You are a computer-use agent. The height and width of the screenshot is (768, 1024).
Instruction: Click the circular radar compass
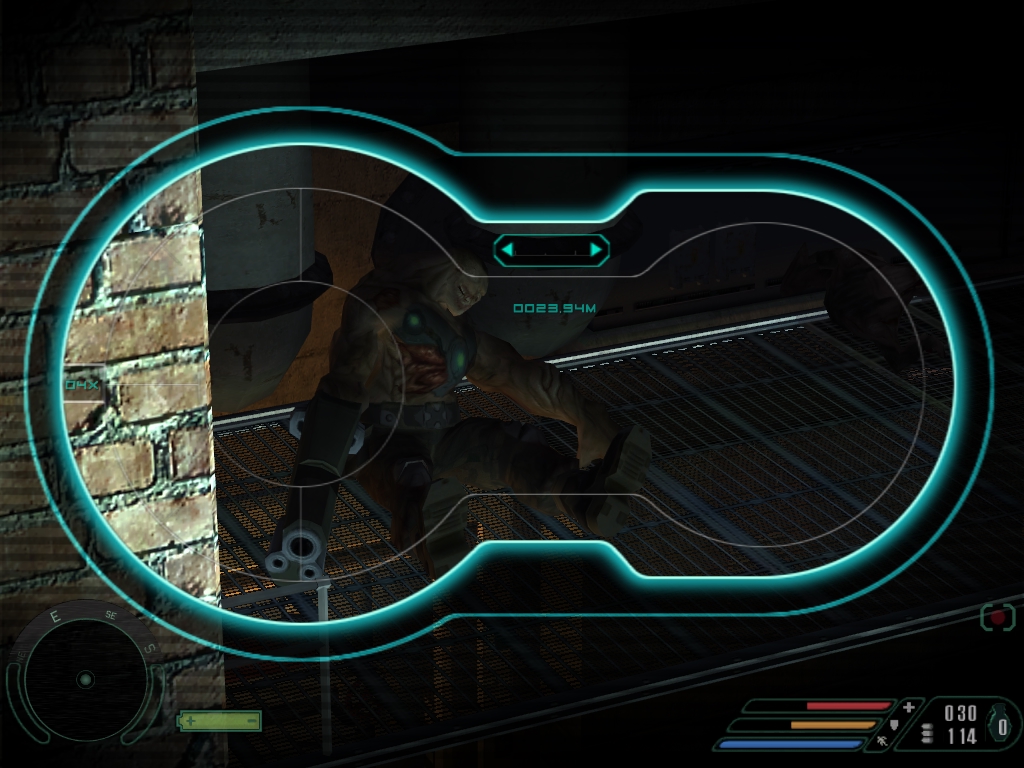tap(84, 679)
